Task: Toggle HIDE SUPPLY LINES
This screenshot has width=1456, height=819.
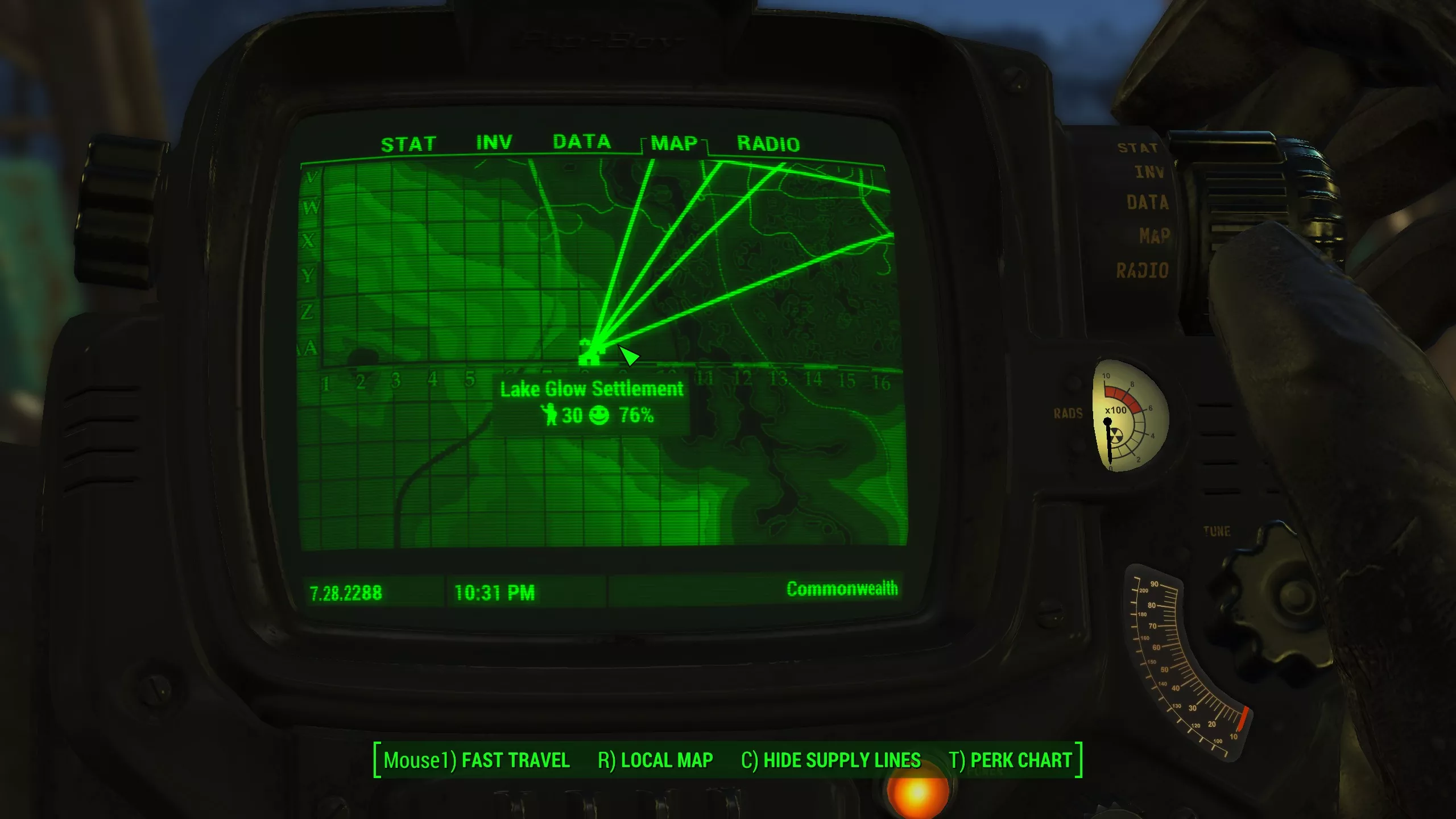Action: pyautogui.click(x=830, y=760)
